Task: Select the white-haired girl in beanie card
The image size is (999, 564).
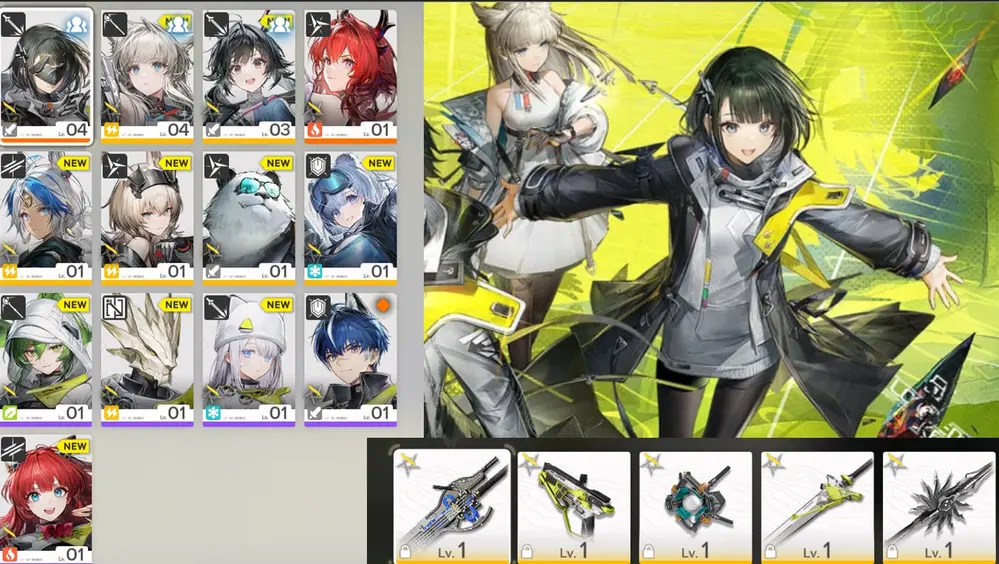Action: (249, 359)
